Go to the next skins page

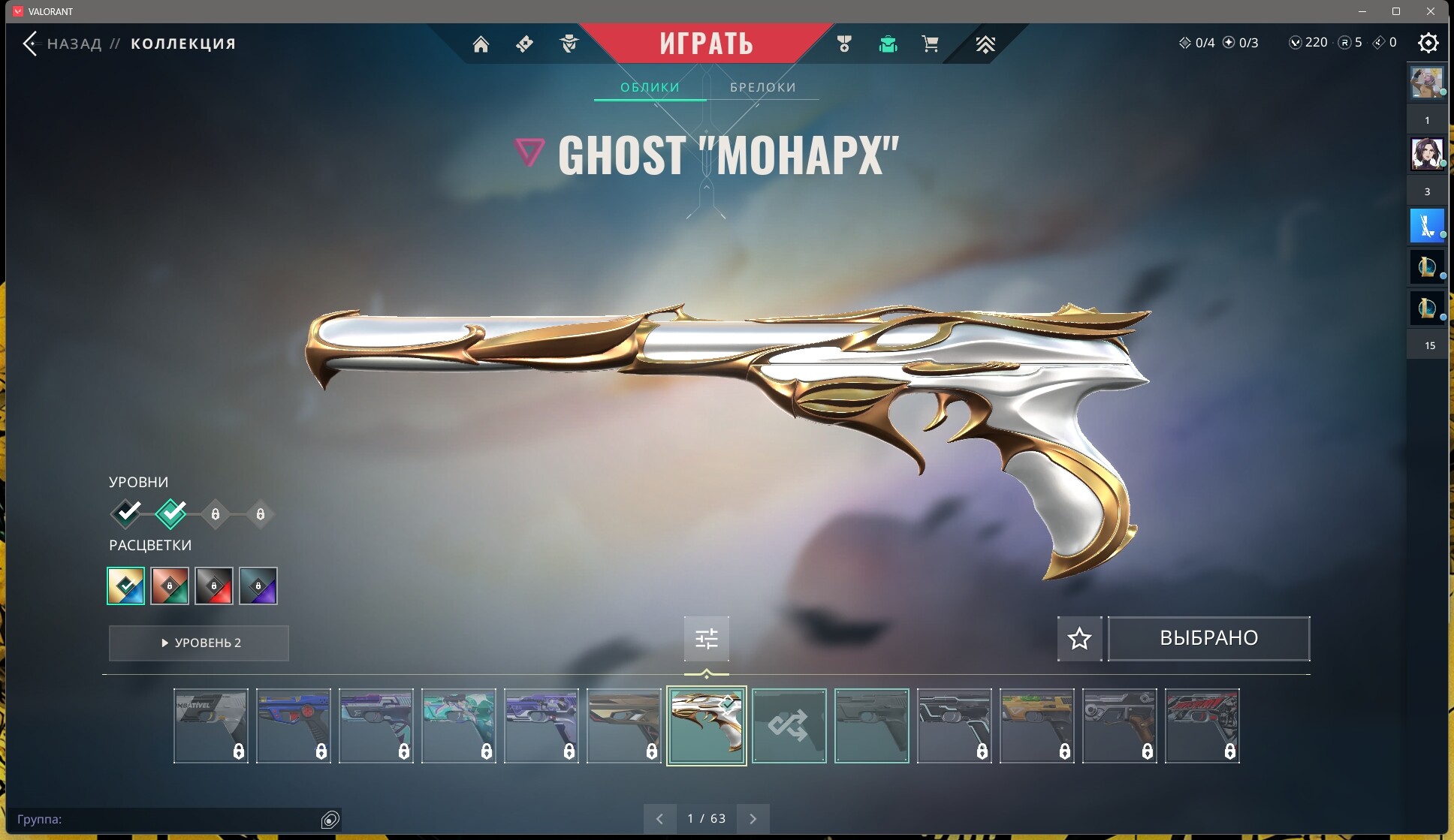tap(753, 819)
